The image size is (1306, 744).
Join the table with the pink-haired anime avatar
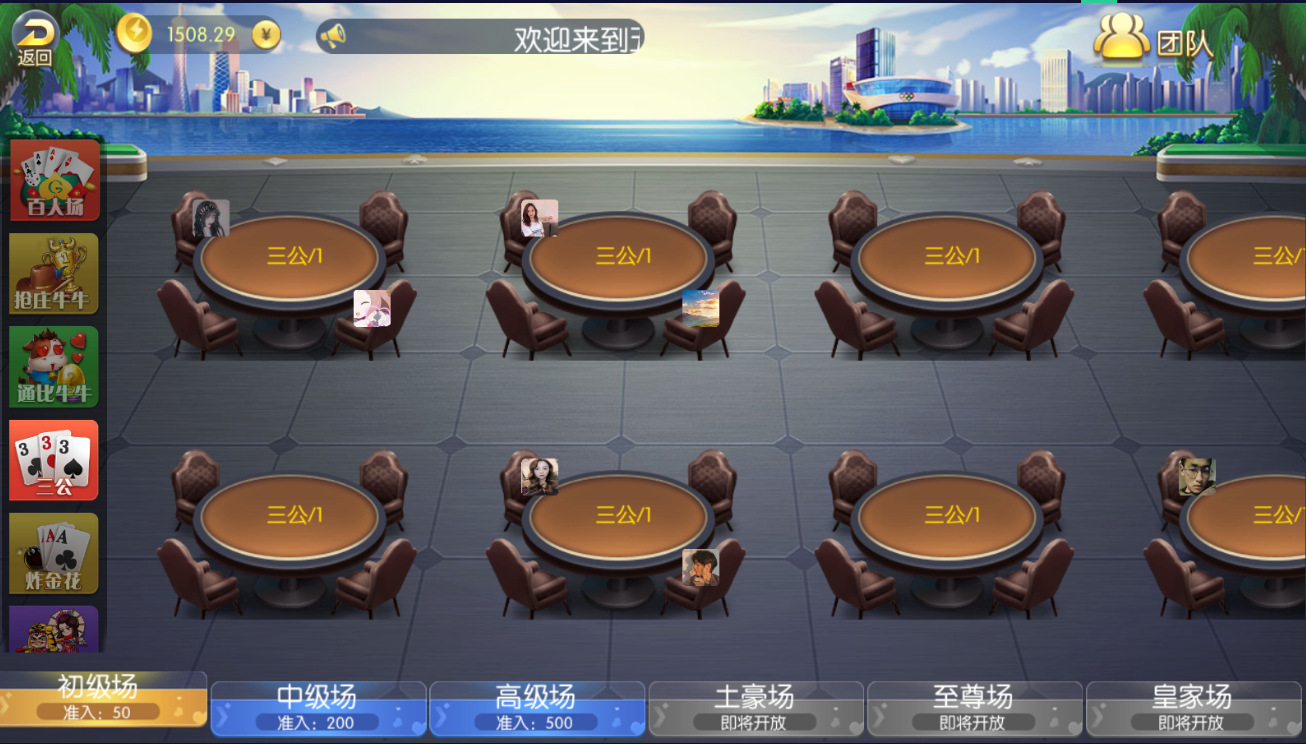click(x=292, y=258)
